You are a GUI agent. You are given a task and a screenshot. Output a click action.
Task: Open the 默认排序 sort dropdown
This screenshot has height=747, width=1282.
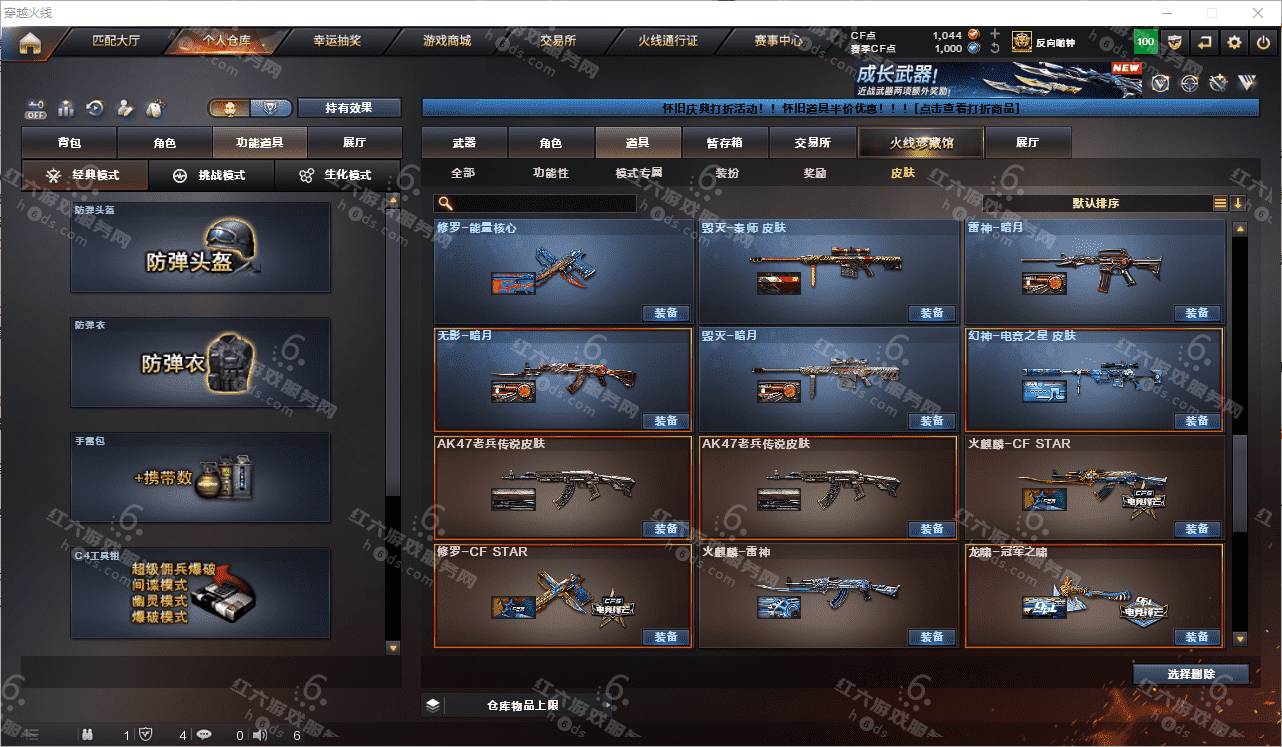1097,203
